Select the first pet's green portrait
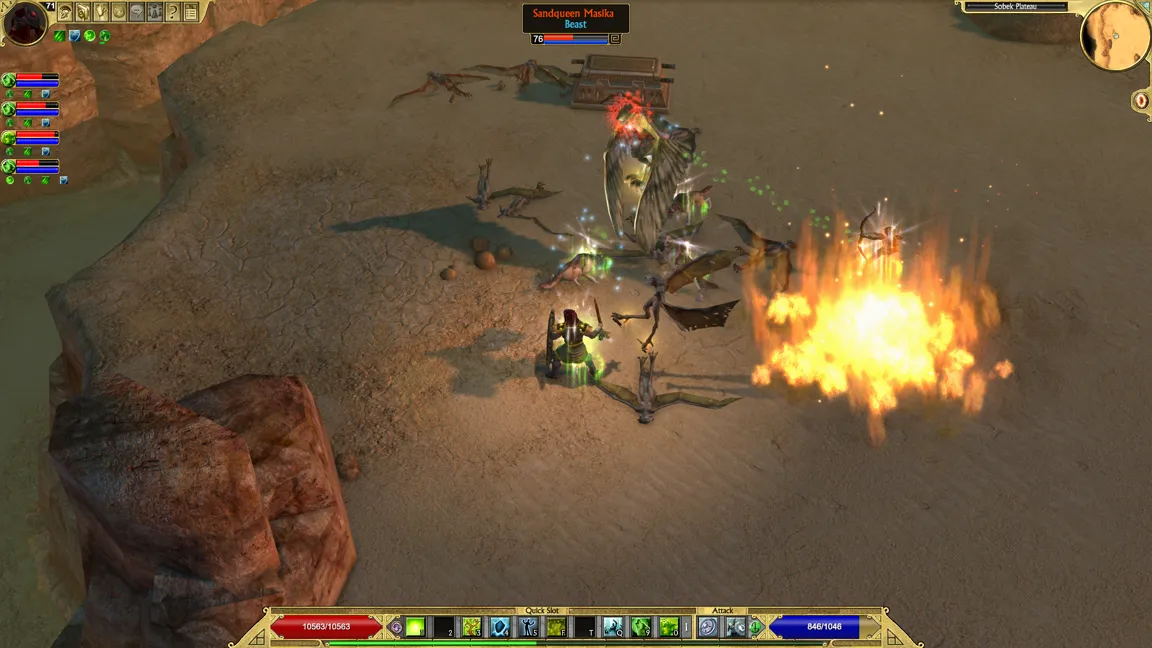This screenshot has width=1152, height=648. pyautogui.click(x=9, y=80)
